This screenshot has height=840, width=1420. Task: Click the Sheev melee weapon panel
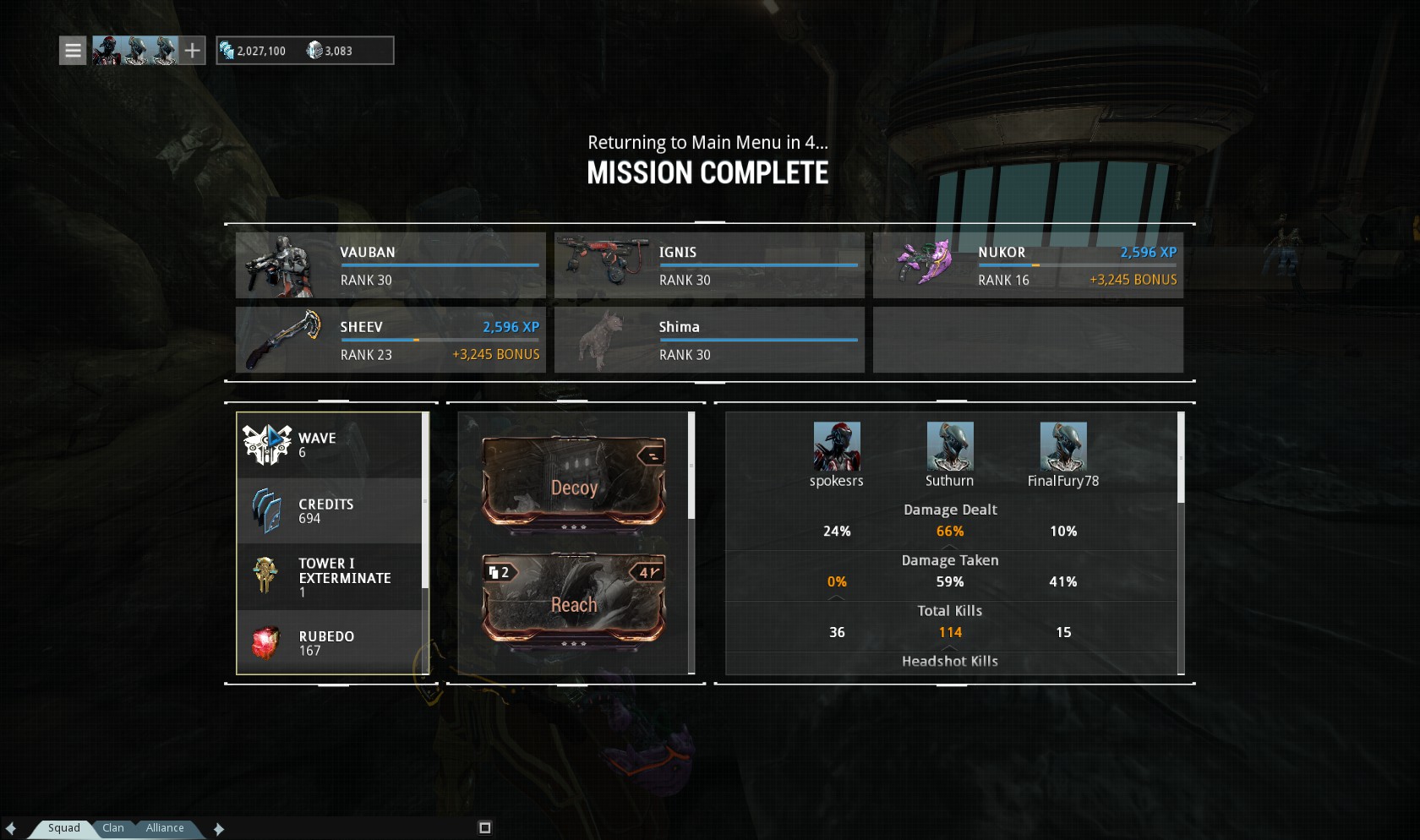[x=390, y=340]
